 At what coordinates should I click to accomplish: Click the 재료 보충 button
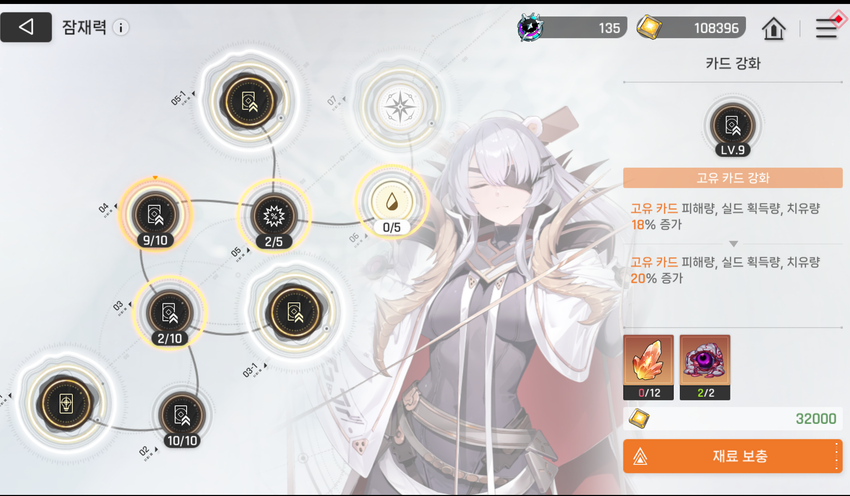click(732, 456)
